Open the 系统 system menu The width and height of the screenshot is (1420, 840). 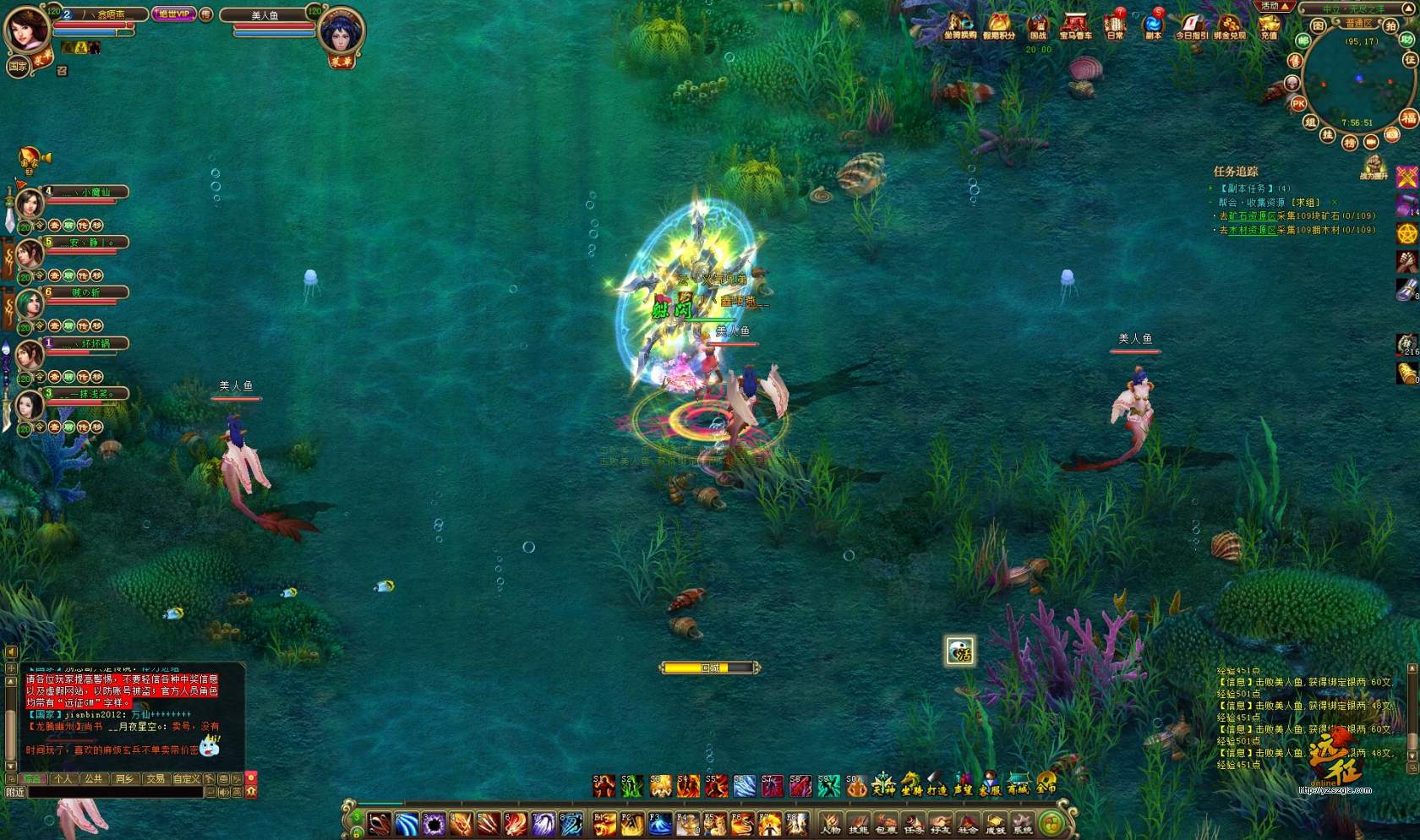[x=1023, y=822]
